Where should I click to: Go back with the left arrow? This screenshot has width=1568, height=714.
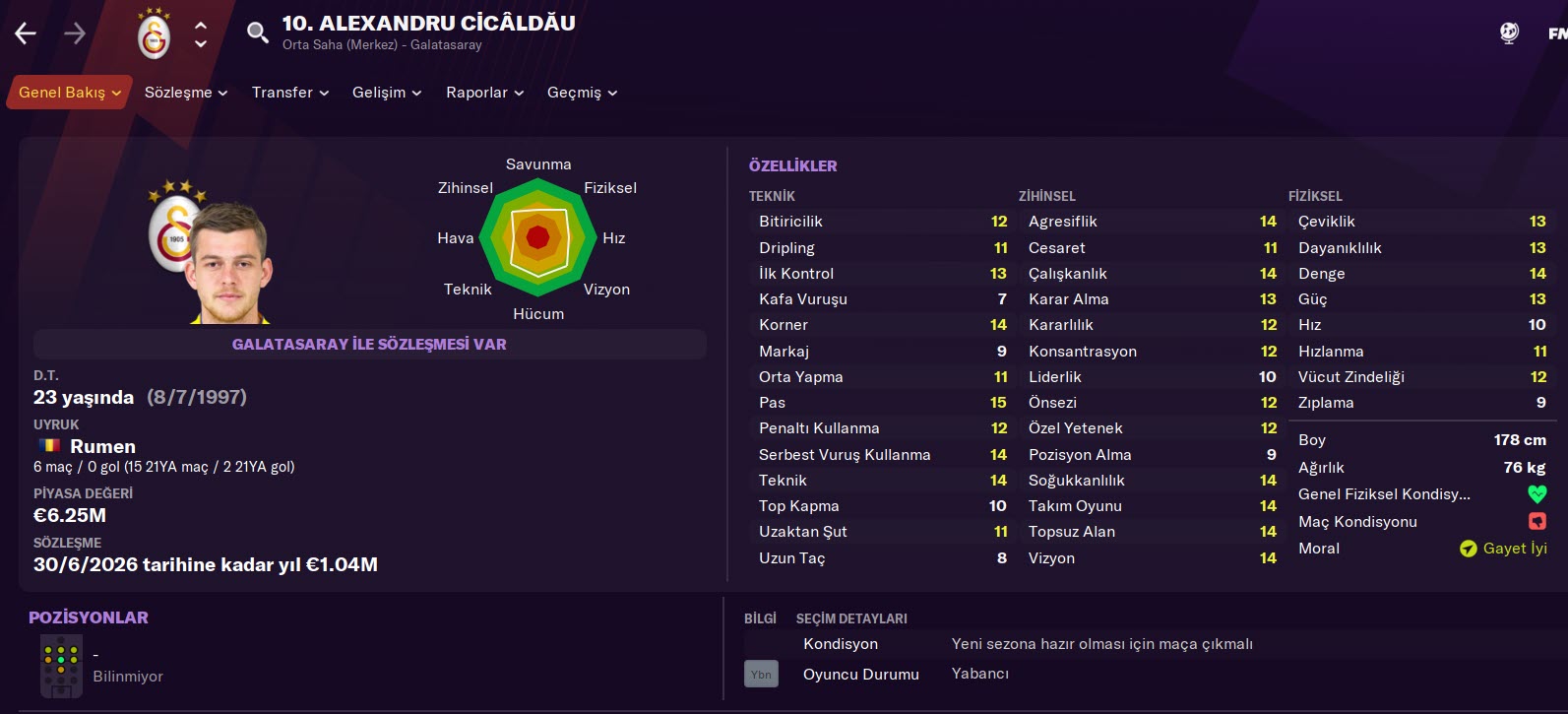(26, 33)
